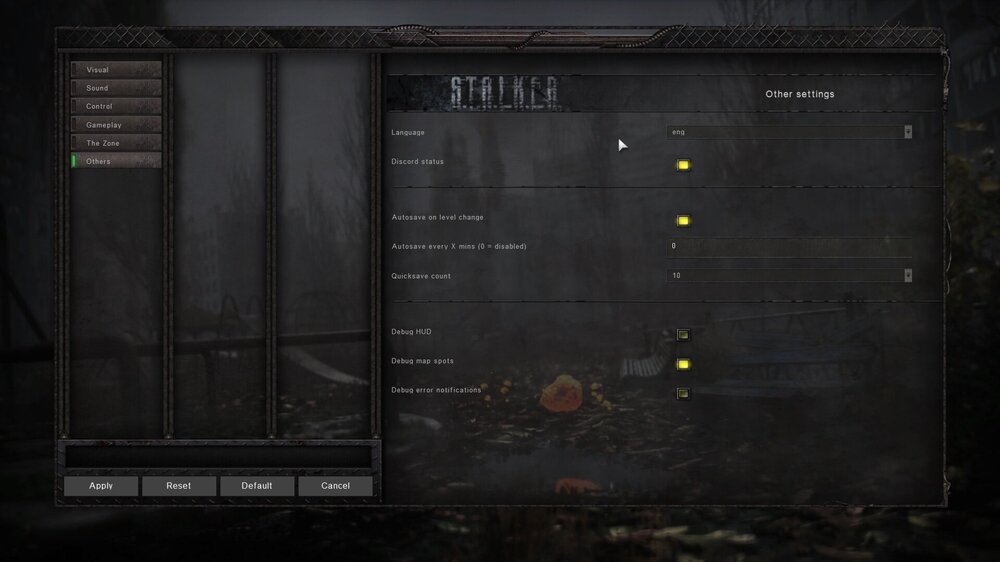Select the Others settings category

point(116,161)
